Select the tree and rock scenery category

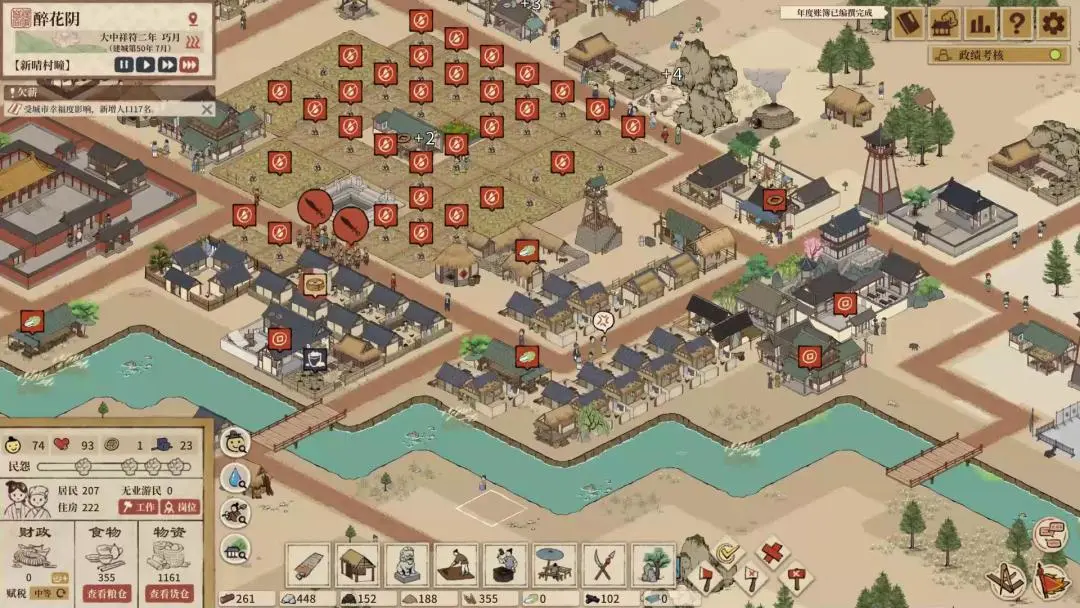tap(653, 566)
